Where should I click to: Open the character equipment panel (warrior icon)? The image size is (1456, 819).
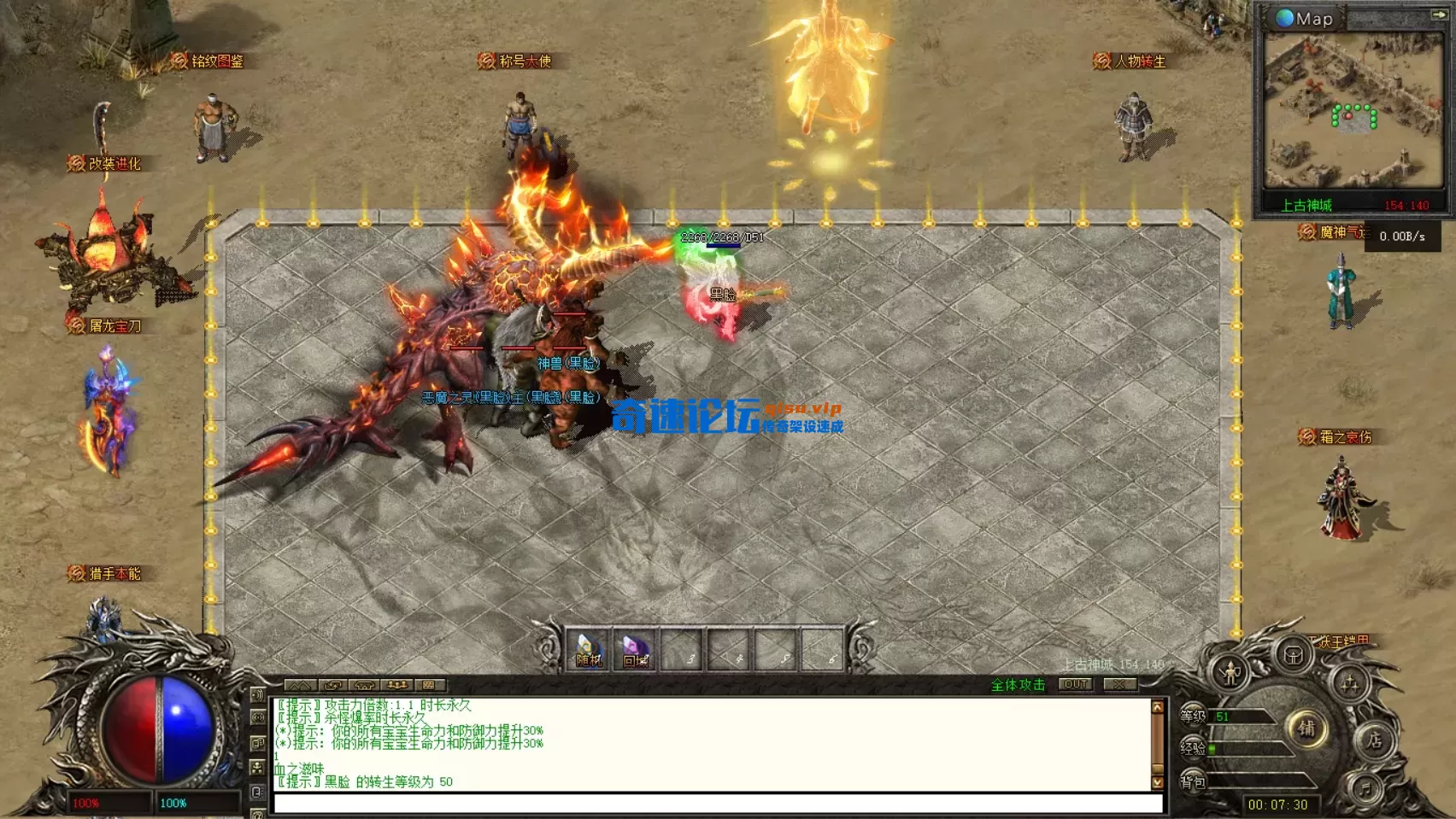tap(1230, 674)
